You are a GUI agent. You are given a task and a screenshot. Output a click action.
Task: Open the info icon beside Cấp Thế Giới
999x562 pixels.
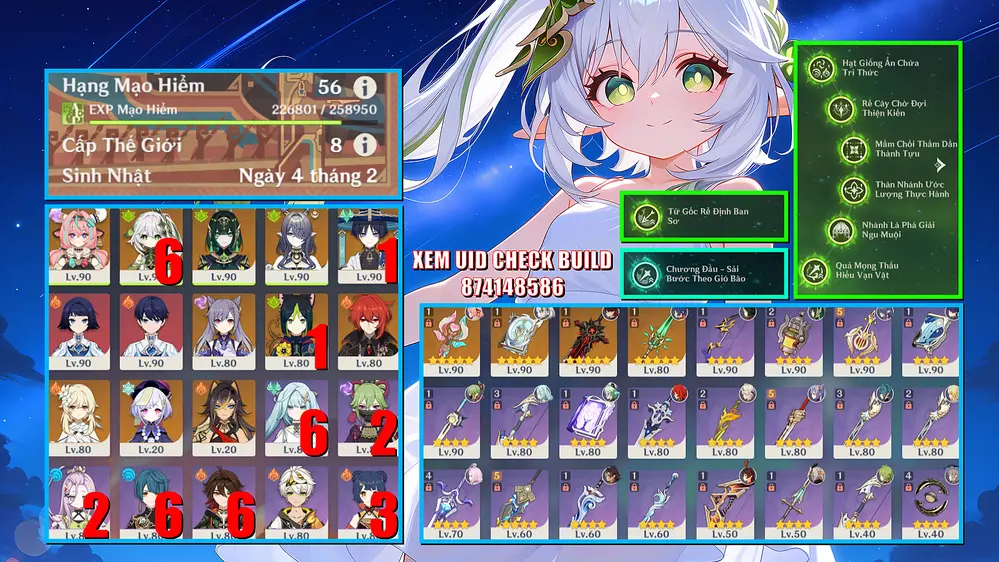pyautogui.click(x=365, y=145)
